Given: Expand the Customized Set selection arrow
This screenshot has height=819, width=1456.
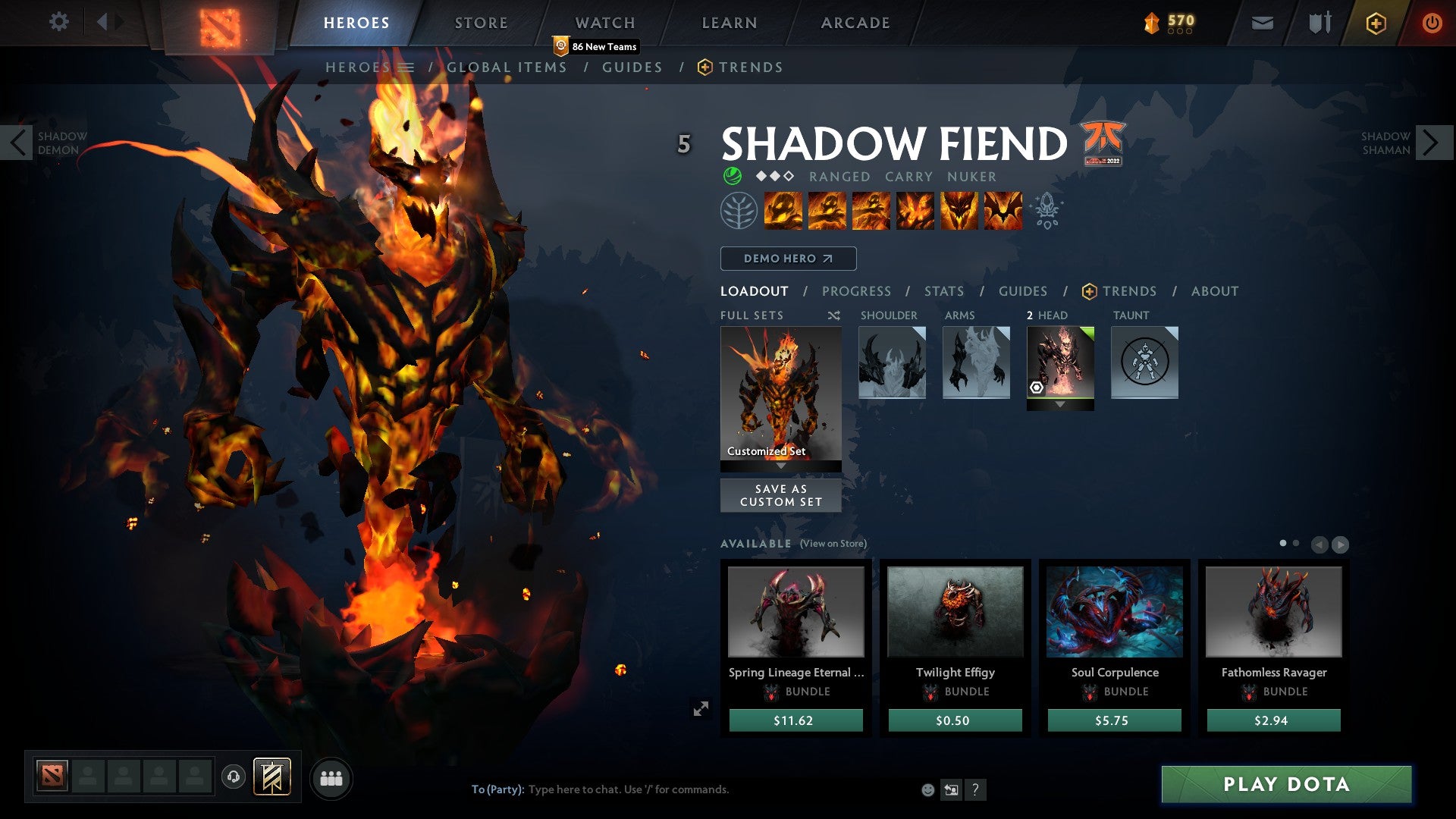Looking at the screenshot, I should (x=780, y=466).
